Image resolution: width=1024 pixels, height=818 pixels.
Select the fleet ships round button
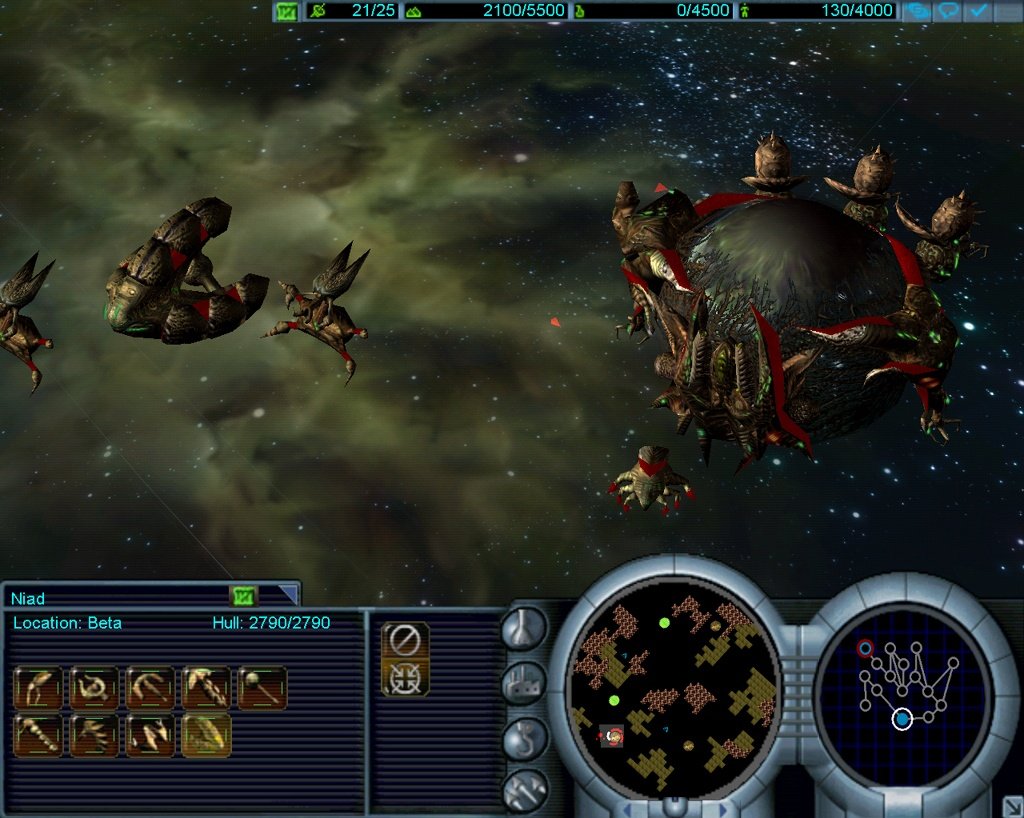point(526,790)
